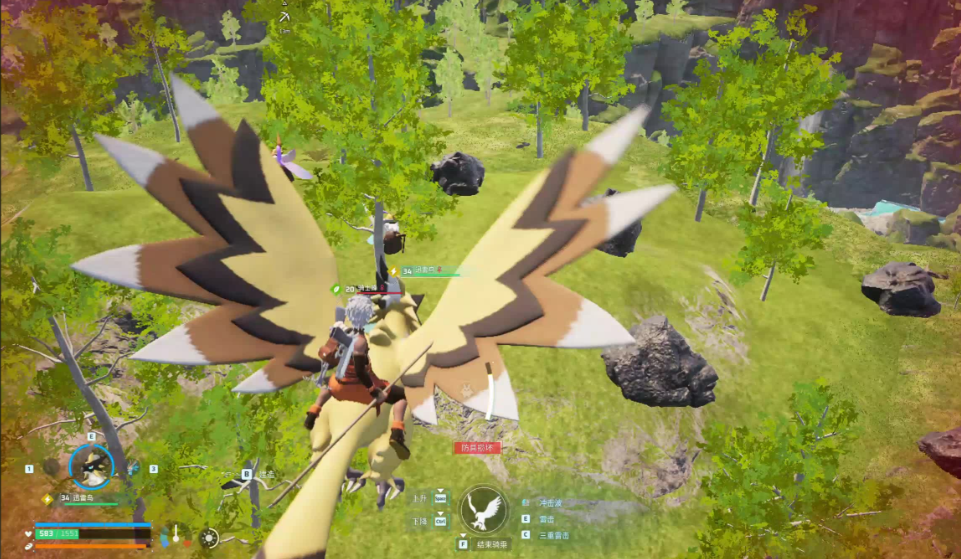Switch to the next pal beside the portrait
The image size is (961, 559).
pos(134,468)
